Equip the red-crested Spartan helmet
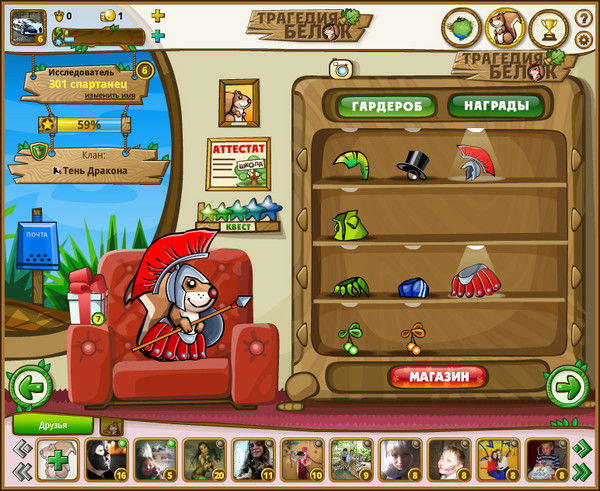This screenshot has width=600, height=491. tap(474, 161)
